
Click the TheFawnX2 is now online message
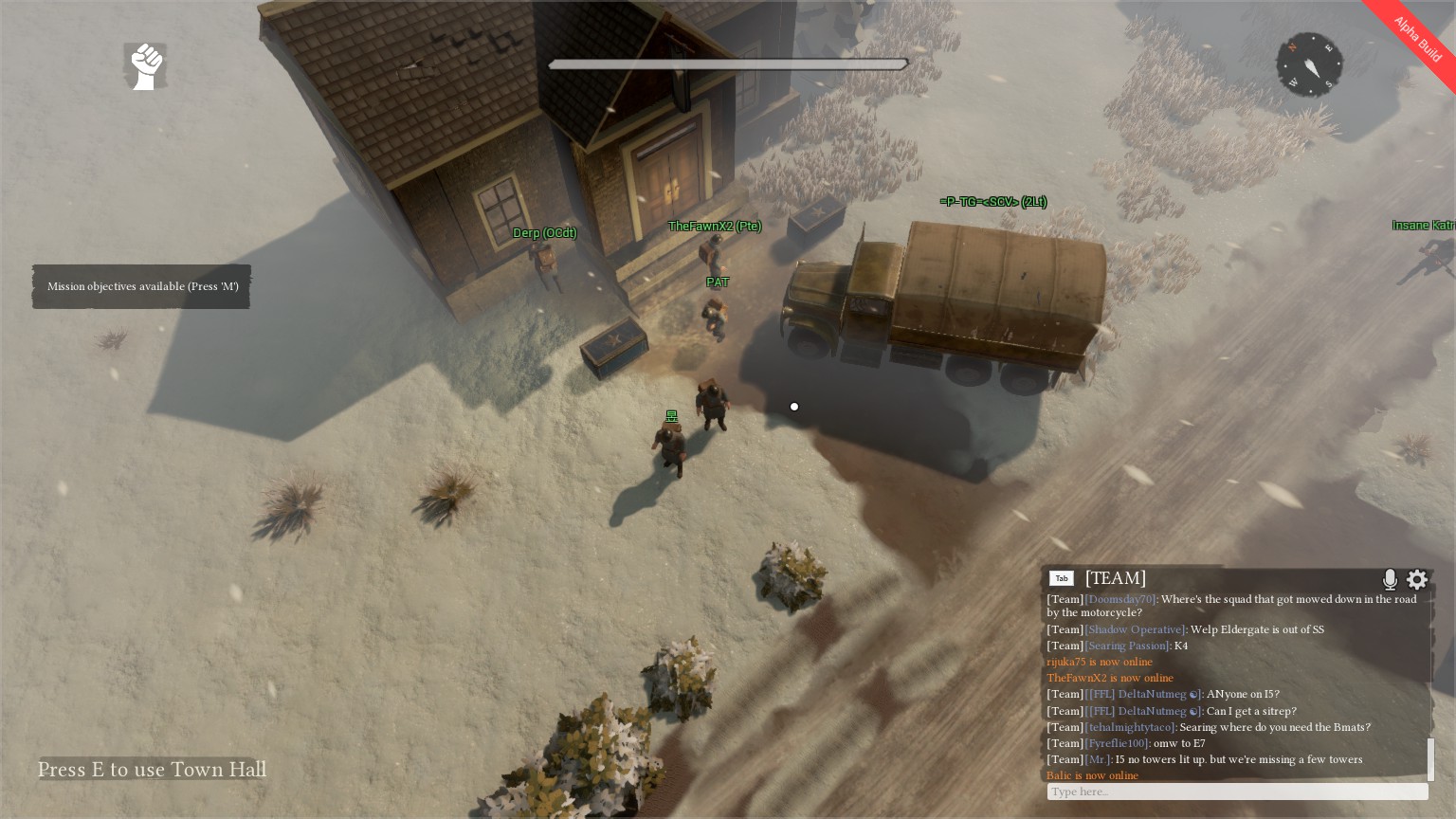[1109, 678]
